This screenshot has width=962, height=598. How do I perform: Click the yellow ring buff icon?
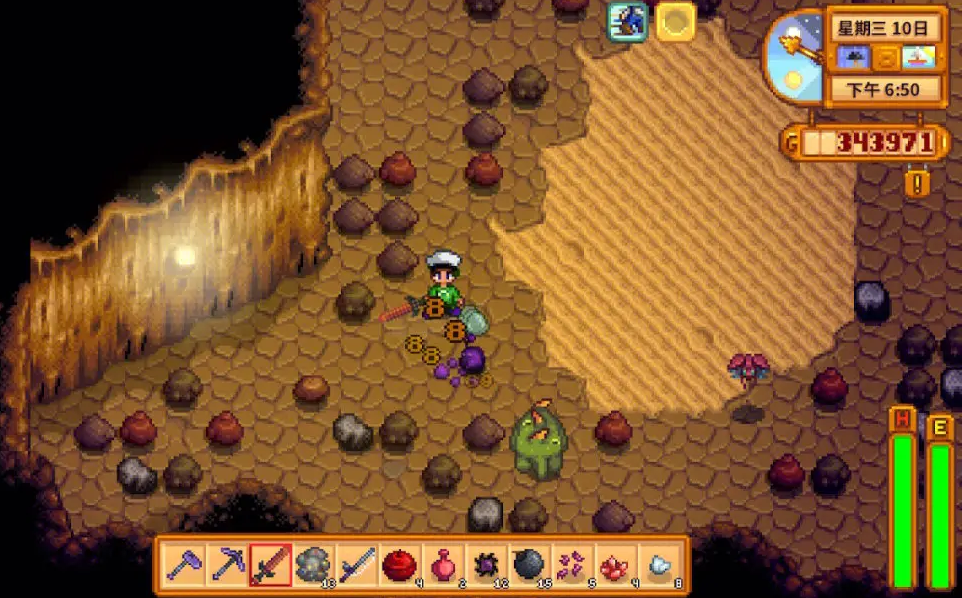pos(676,22)
